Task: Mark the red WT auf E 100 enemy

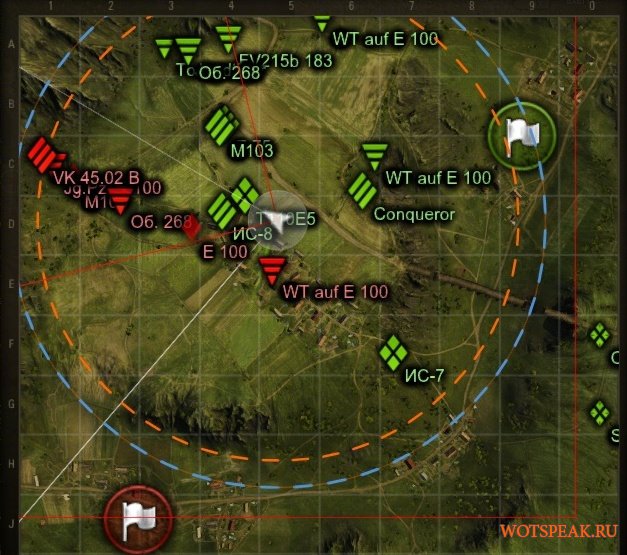Action: [271, 268]
